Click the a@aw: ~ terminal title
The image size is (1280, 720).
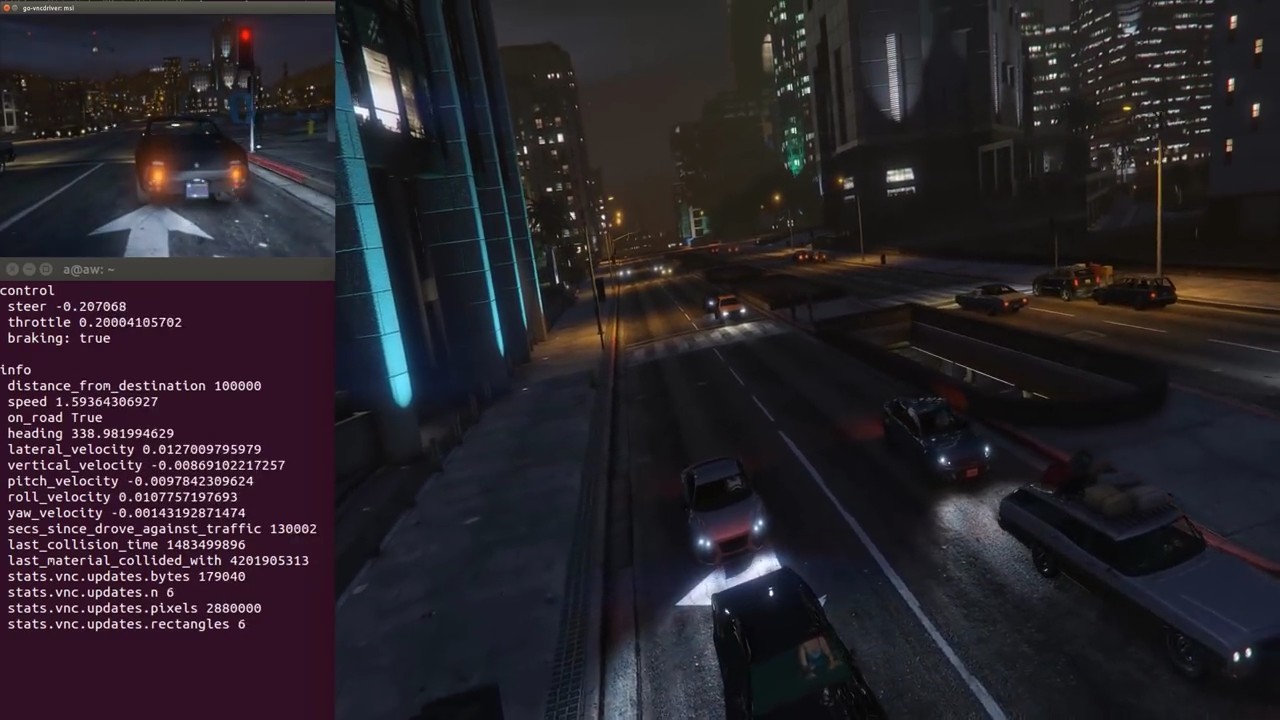(x=88, y=269)
